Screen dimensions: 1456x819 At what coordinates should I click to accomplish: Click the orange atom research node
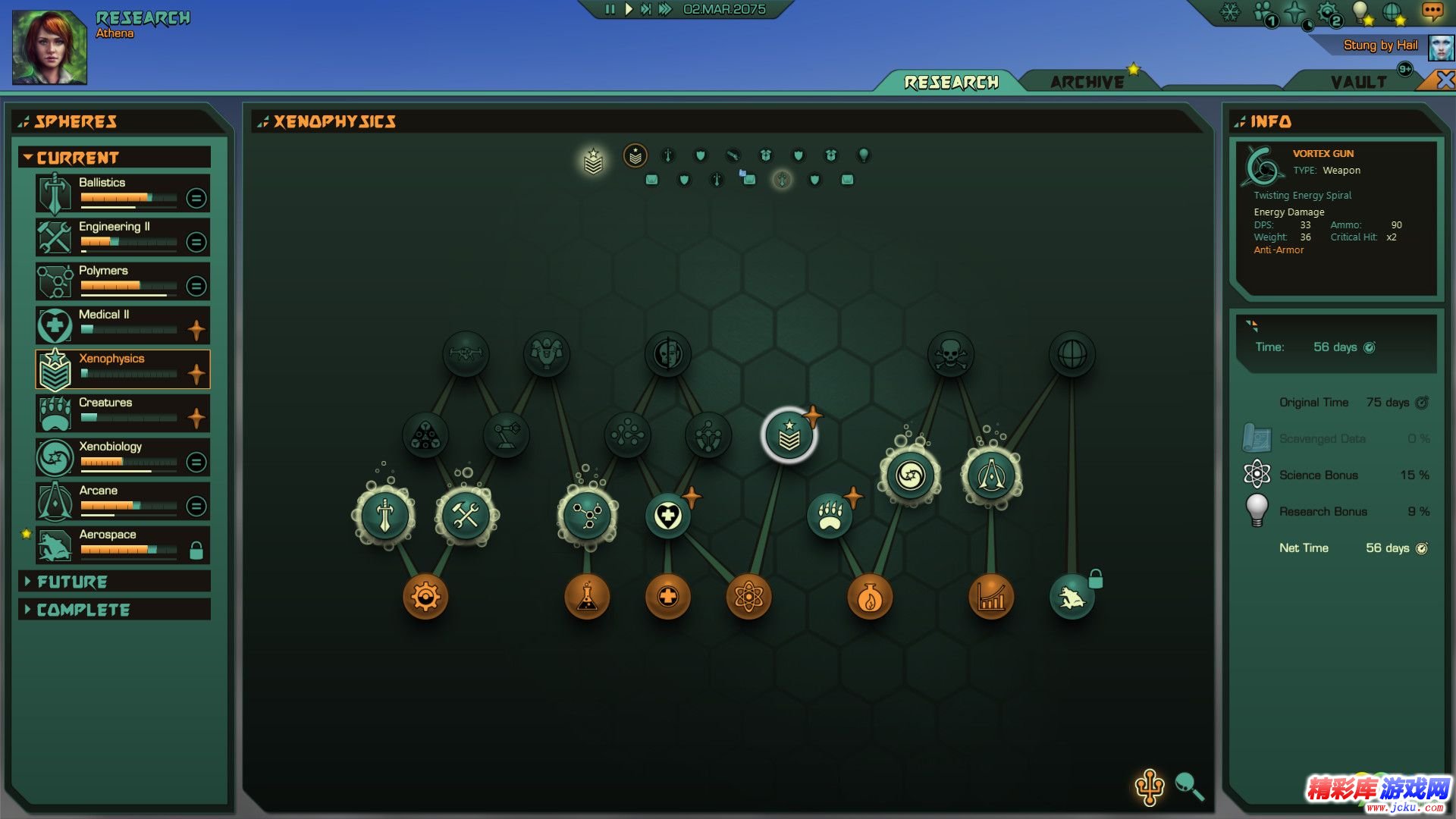[748, 597]
